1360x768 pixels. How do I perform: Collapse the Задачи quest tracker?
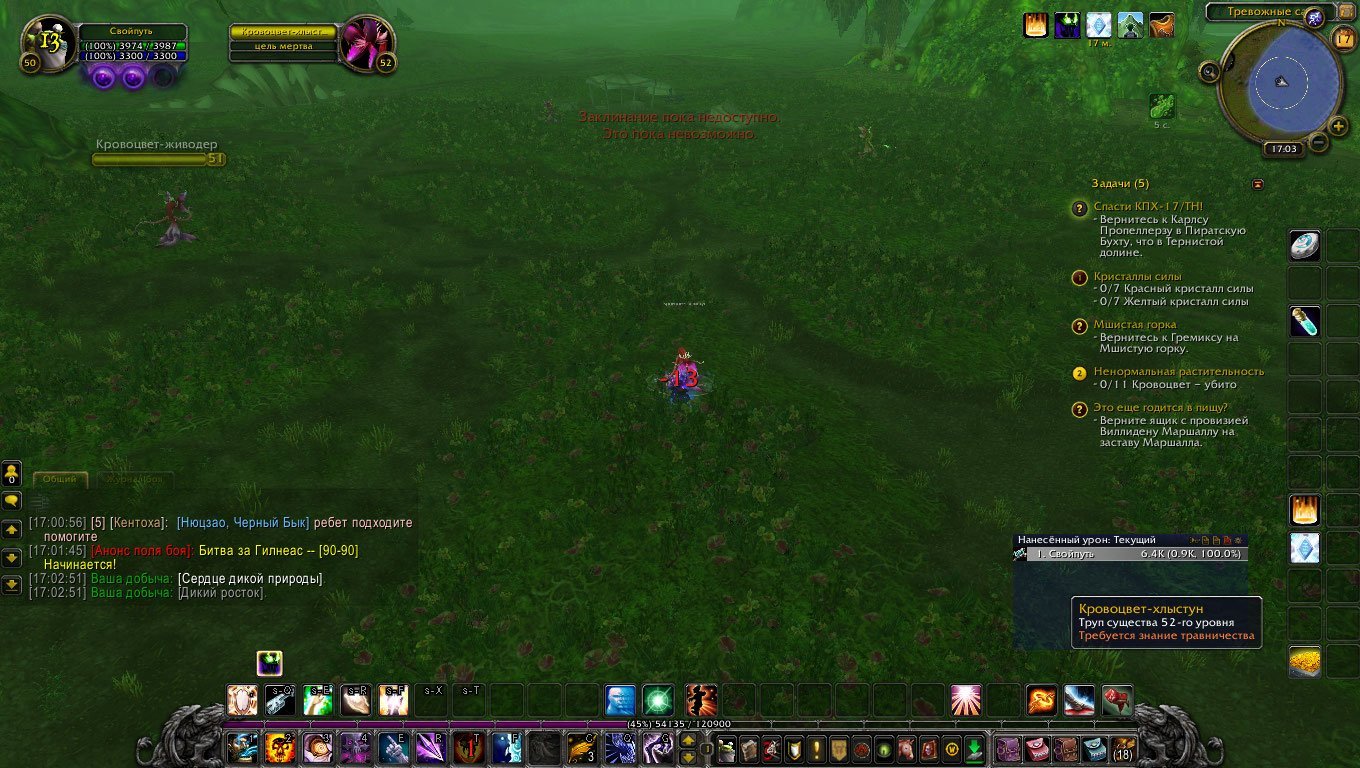point(1257,184)
